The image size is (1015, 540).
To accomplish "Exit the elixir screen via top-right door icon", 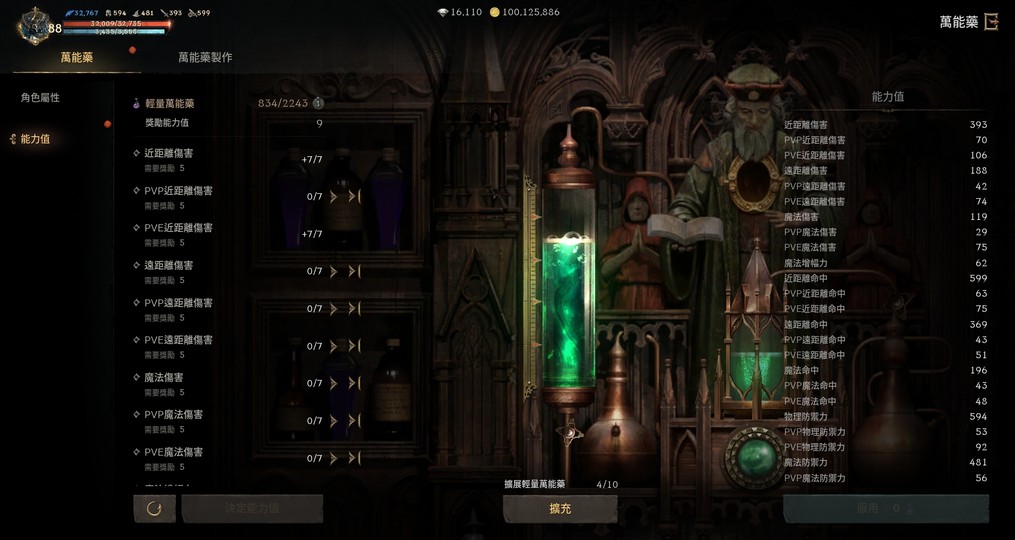I will (x=991, y=22).
